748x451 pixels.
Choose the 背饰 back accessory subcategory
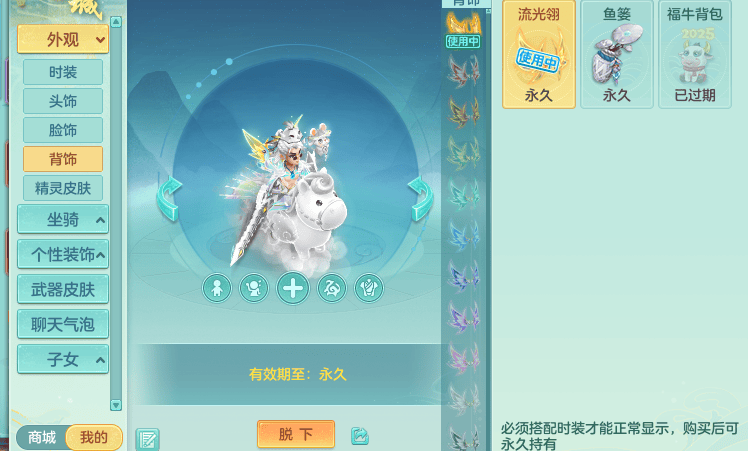[x=63, y=159]
